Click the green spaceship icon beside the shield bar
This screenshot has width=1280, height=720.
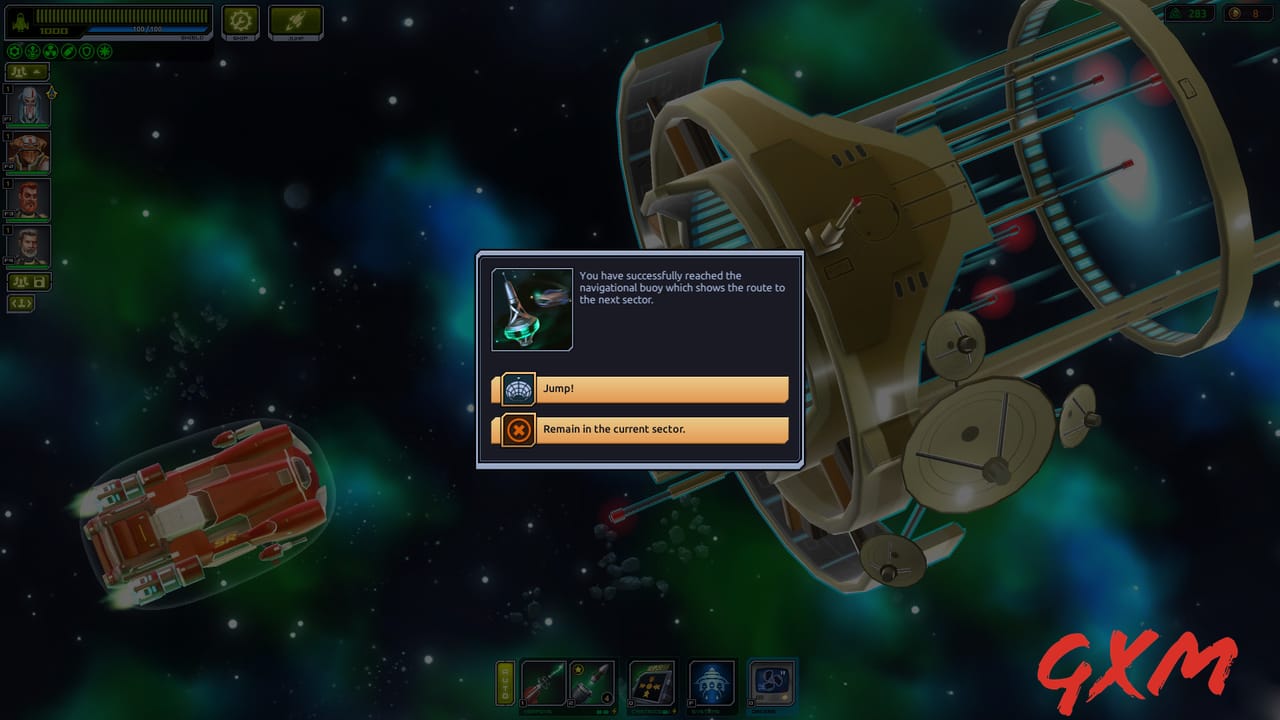point(20,18)
